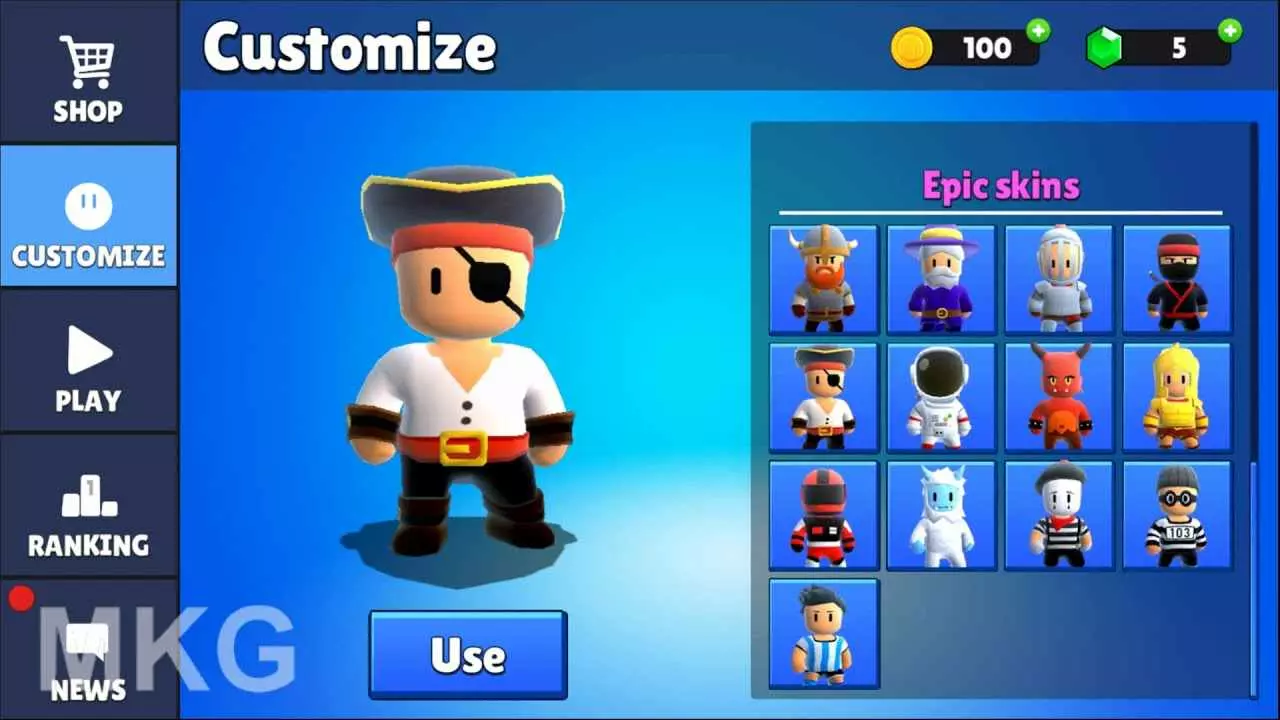Click the Epic skins heading
This screenshot has height=720, width=1280.
tap(1001, 186)
